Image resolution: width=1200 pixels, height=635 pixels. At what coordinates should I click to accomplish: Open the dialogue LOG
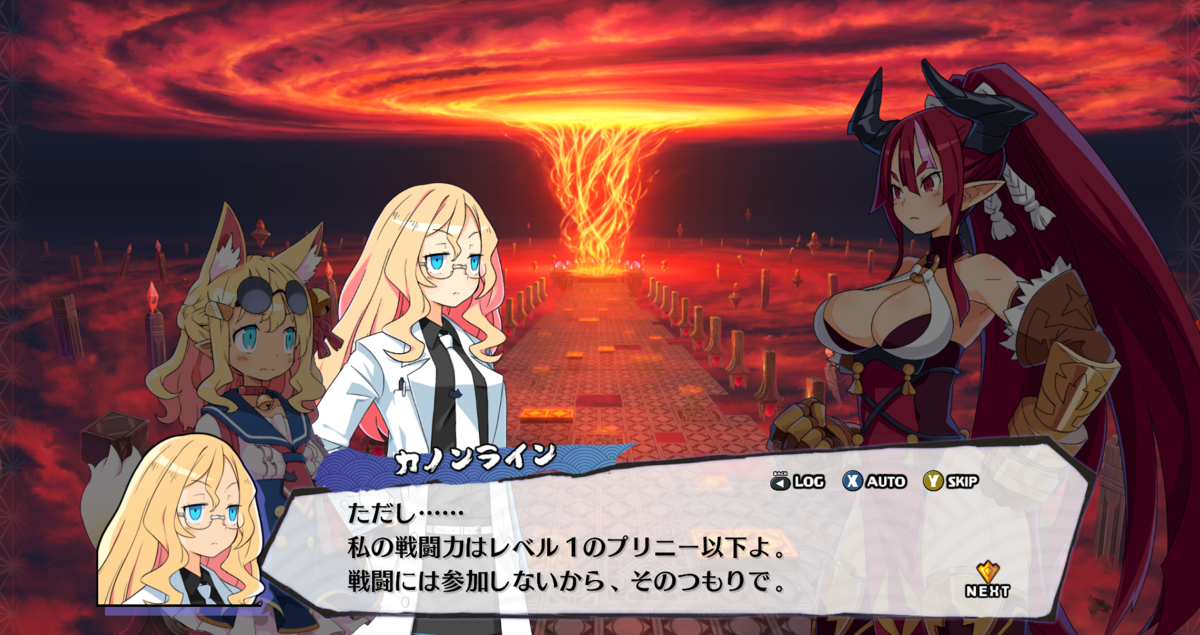pyautogui.click(x=797, y=482)
